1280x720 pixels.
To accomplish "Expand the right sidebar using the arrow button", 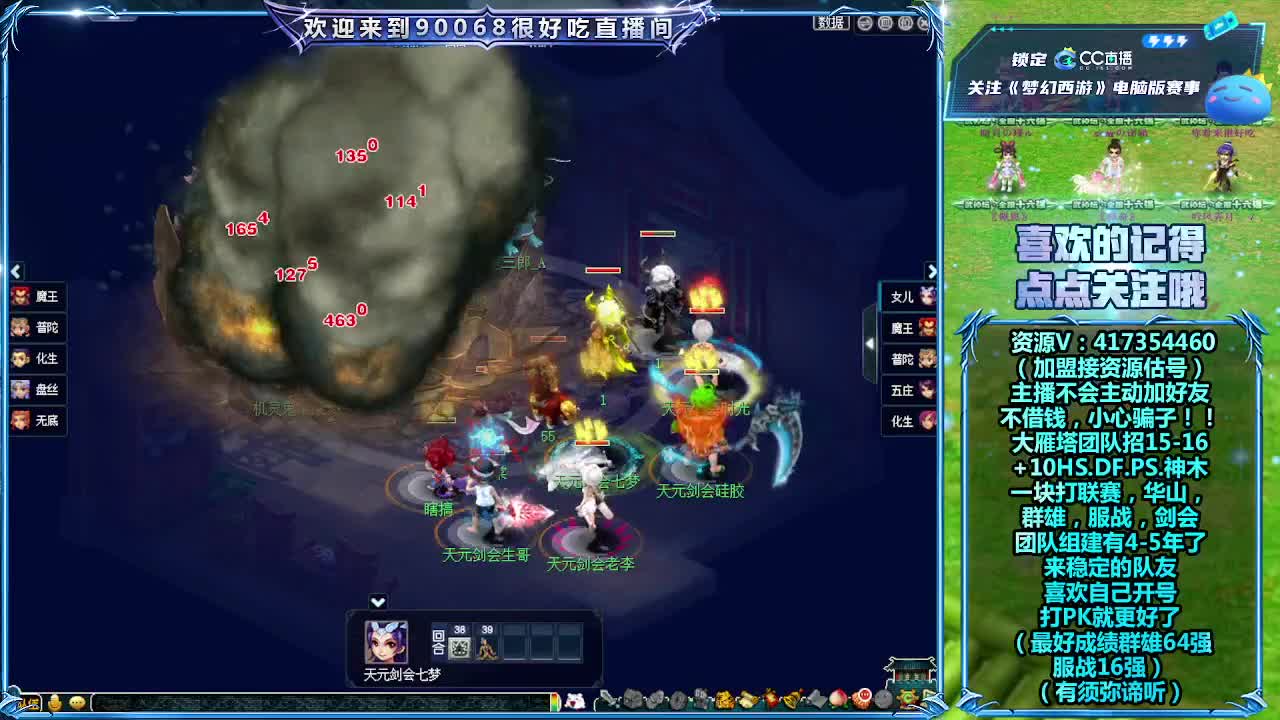I will [934, 270].
